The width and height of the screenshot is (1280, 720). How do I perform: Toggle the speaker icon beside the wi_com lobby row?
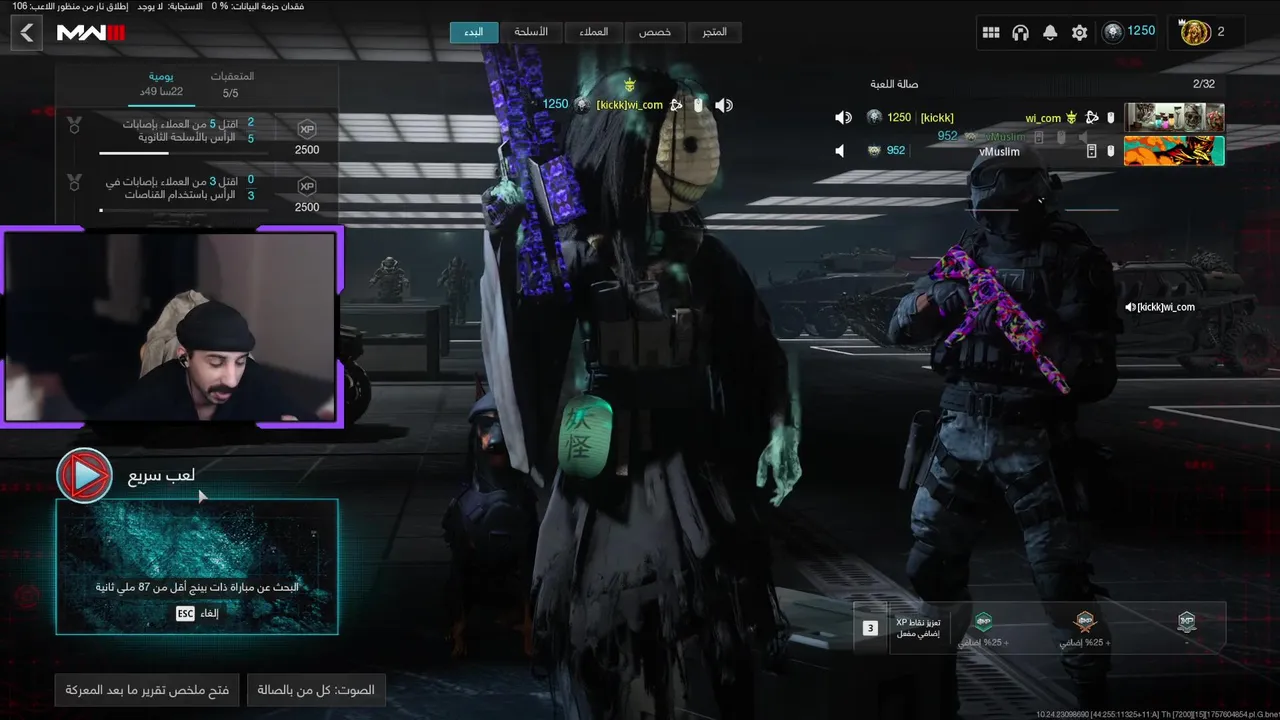click(x=843, y=118)
